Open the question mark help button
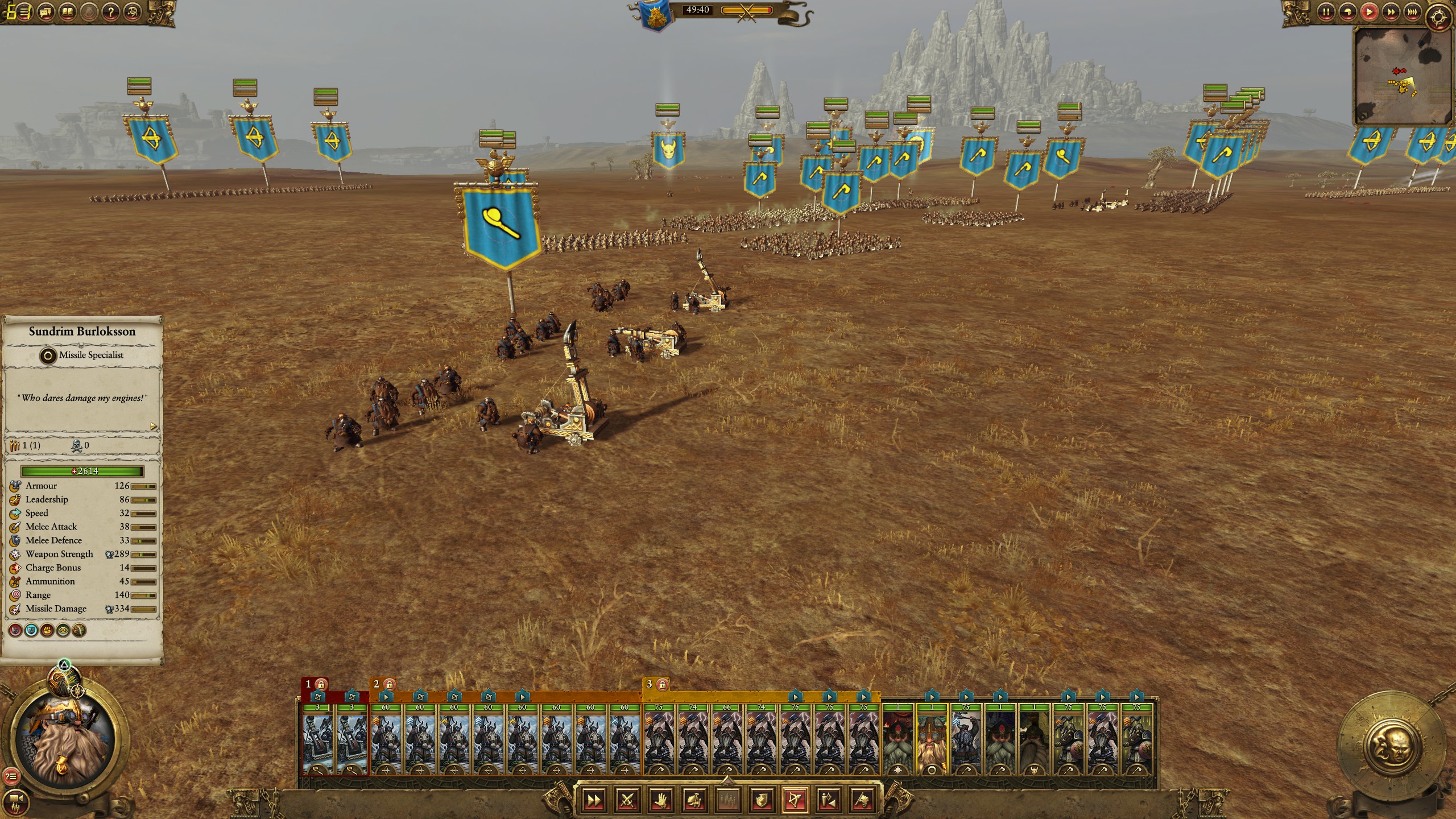Image resolution: width=1456 pixels, height=819 pixels. [x=112, y=11]
